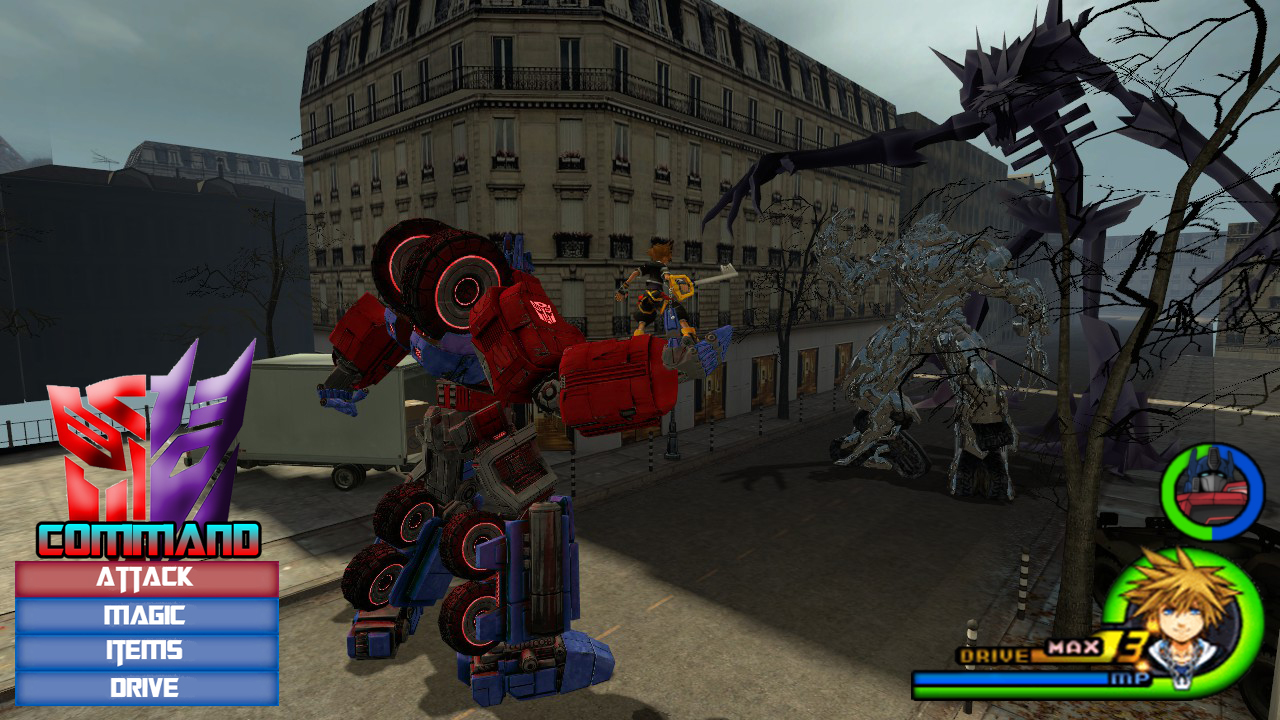
Task: Activate the Drive command entry
Action: pyautogui.click(x=143, y=688)
